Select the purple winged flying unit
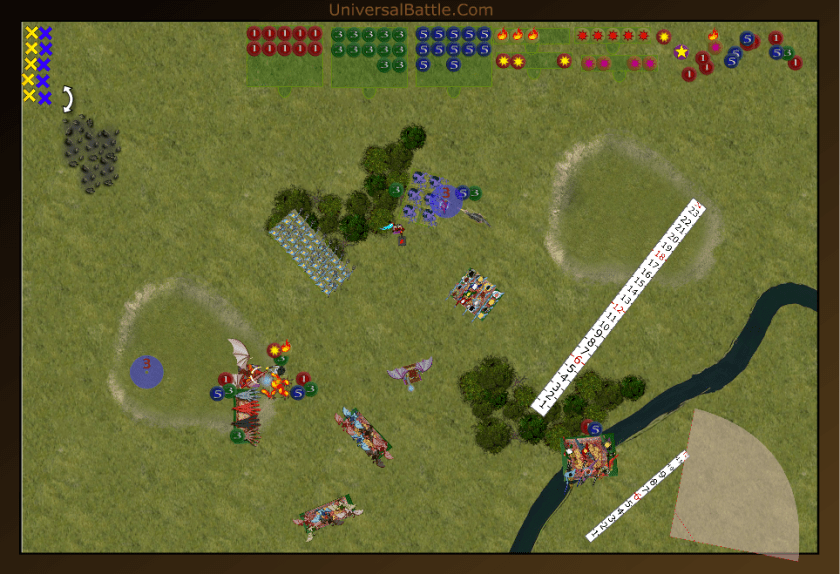This screenshot has width=840, height=574. click(410, 374)
